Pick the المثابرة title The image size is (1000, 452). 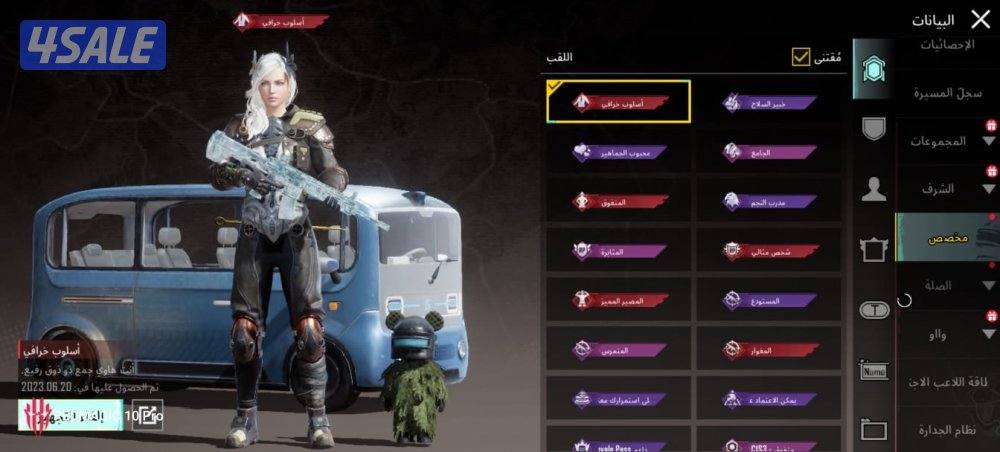pyautogui.click(x=619, y=250)
